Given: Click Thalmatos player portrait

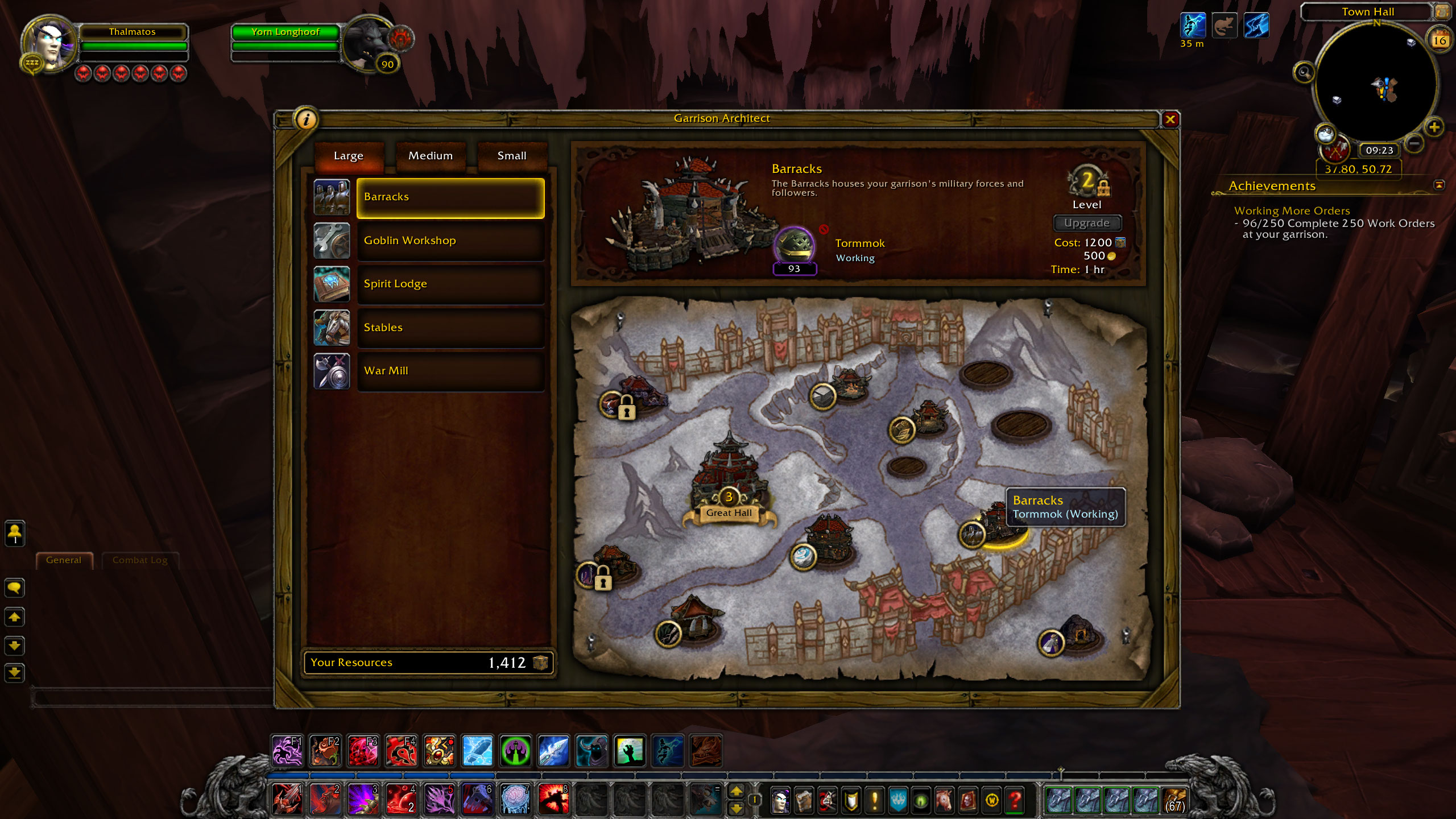Looking at the screenshot, I should pos(49,44).
